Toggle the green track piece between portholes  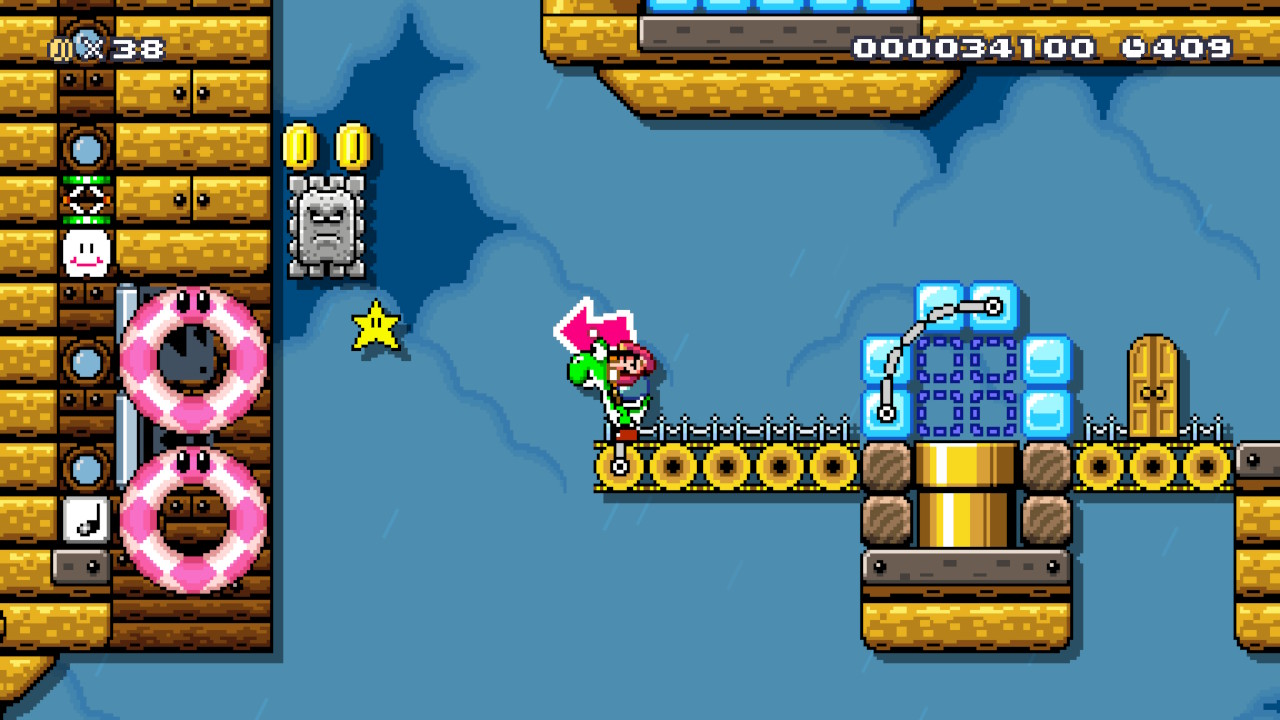click(x=85, y=199)
